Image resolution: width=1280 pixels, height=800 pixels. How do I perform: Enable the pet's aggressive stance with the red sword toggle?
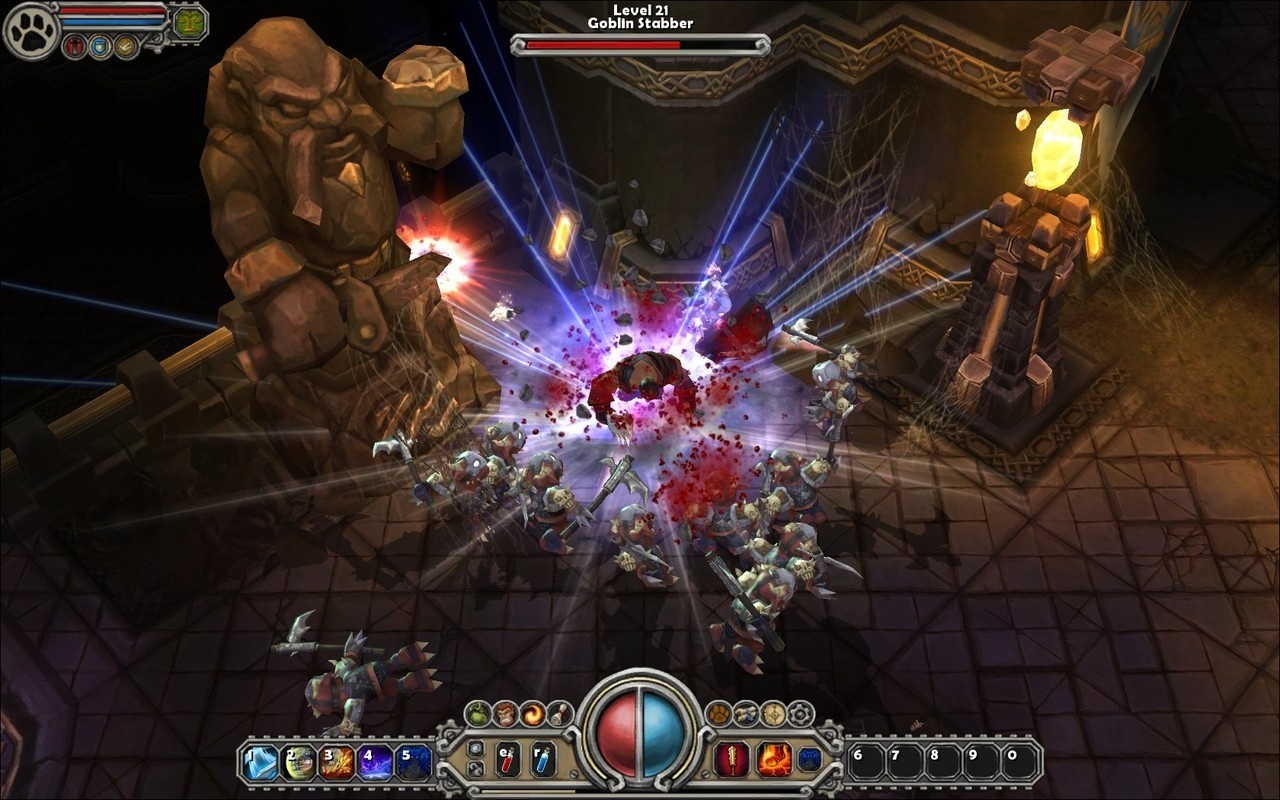74,46
